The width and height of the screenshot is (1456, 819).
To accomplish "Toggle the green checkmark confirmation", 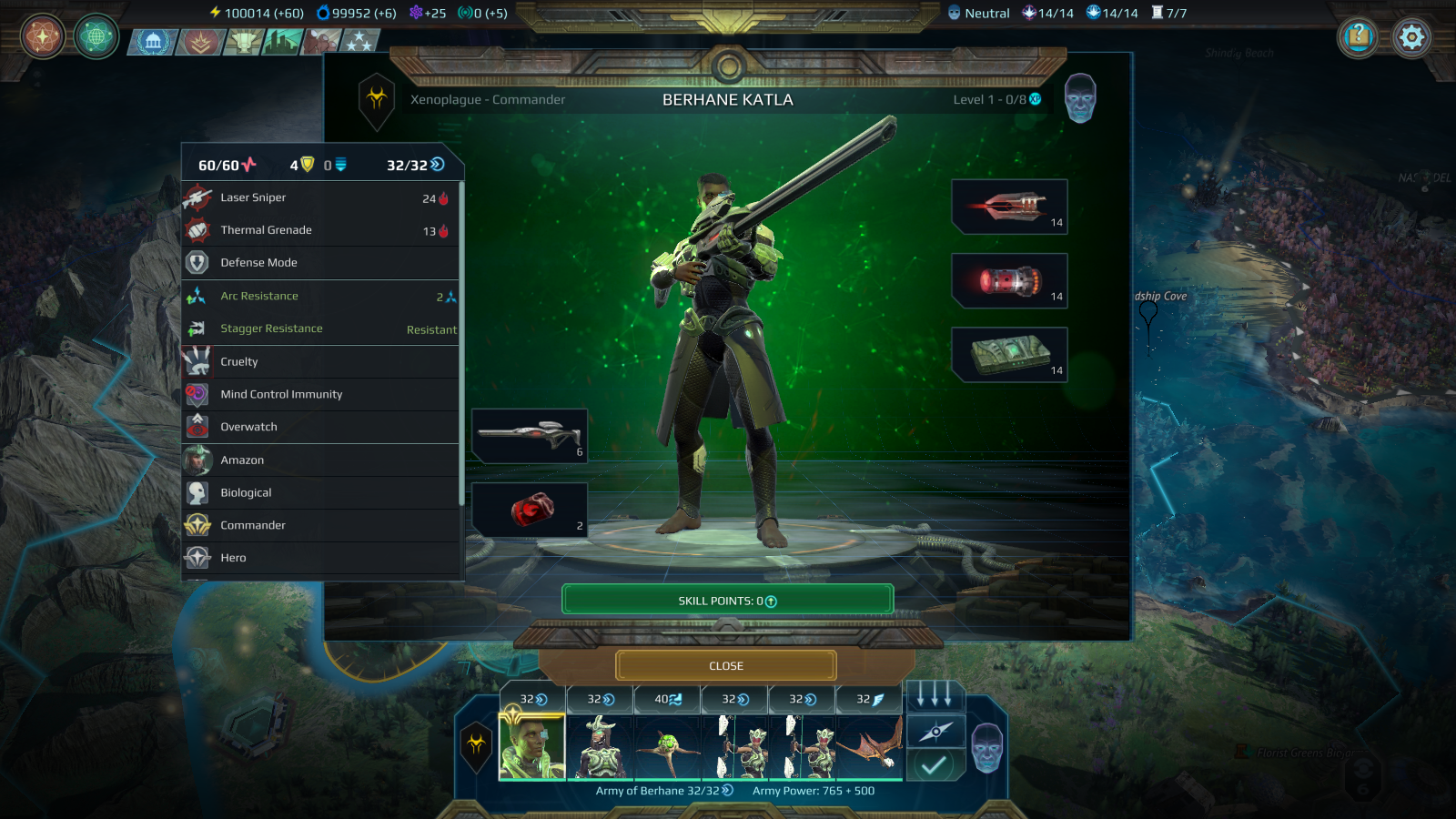I will click(x=935, y=764).
